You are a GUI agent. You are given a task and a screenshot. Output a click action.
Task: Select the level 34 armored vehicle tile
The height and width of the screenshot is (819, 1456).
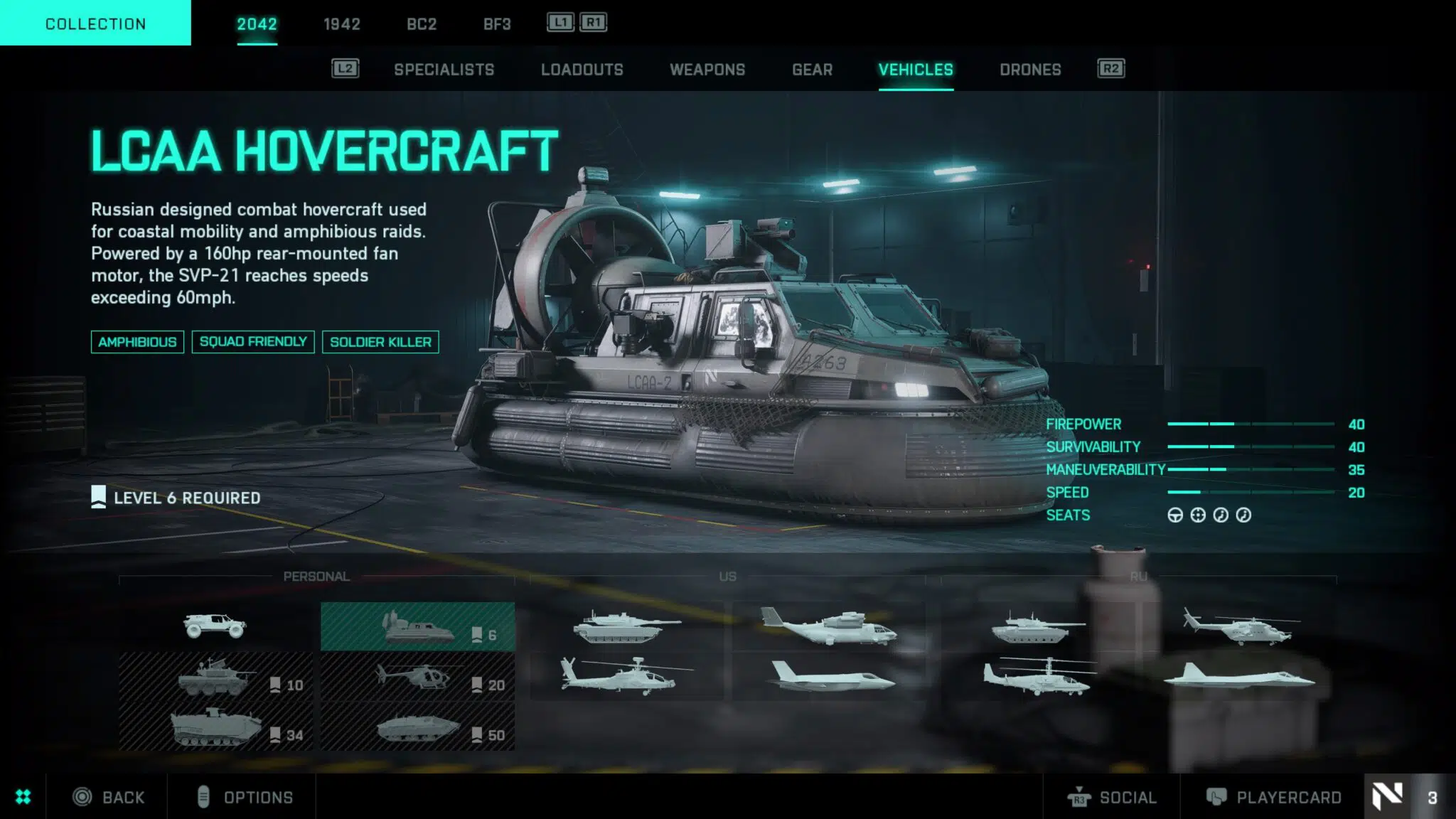(215, 727)
